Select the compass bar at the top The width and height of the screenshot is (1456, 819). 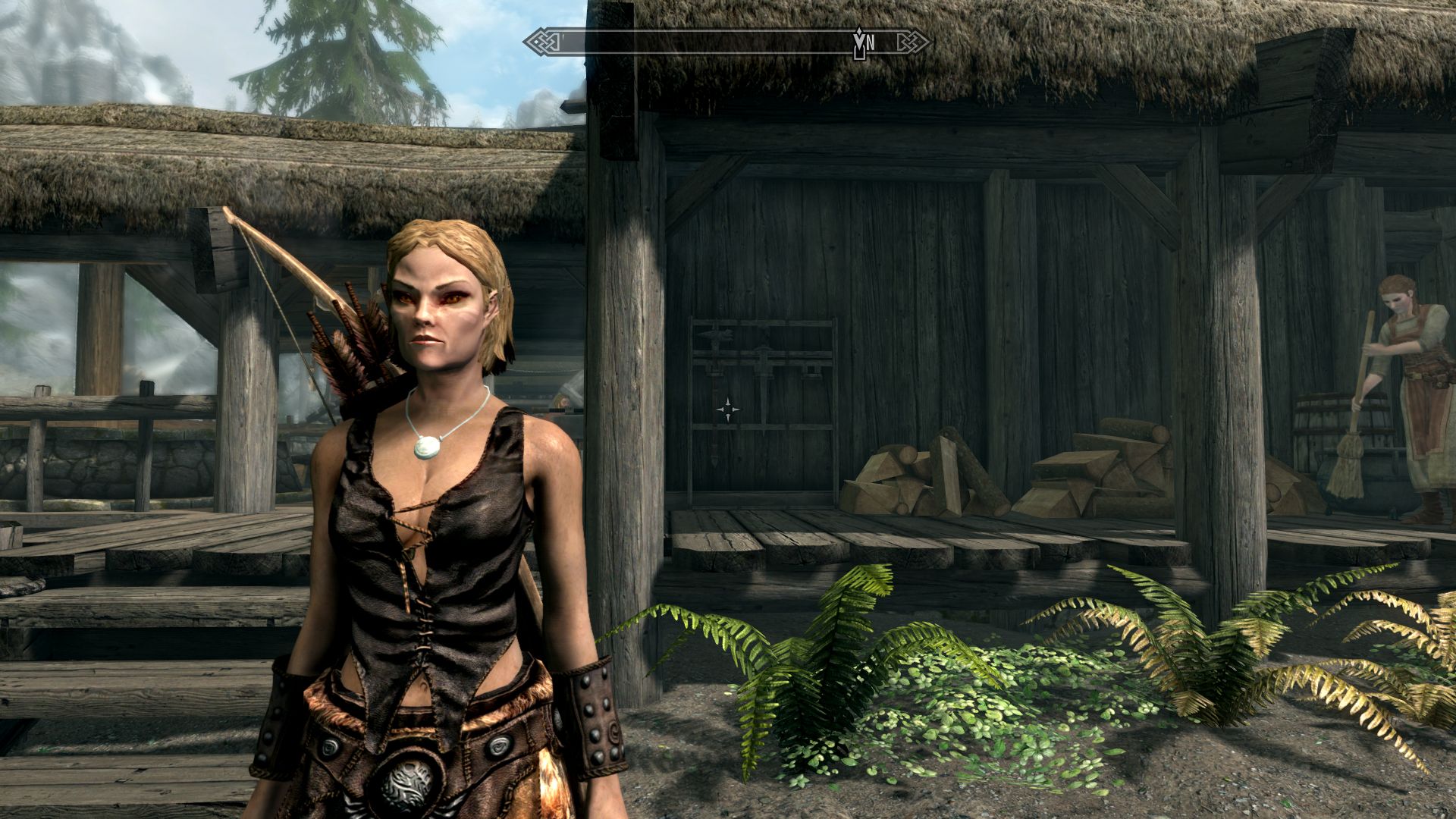click(x=728, y=42)
